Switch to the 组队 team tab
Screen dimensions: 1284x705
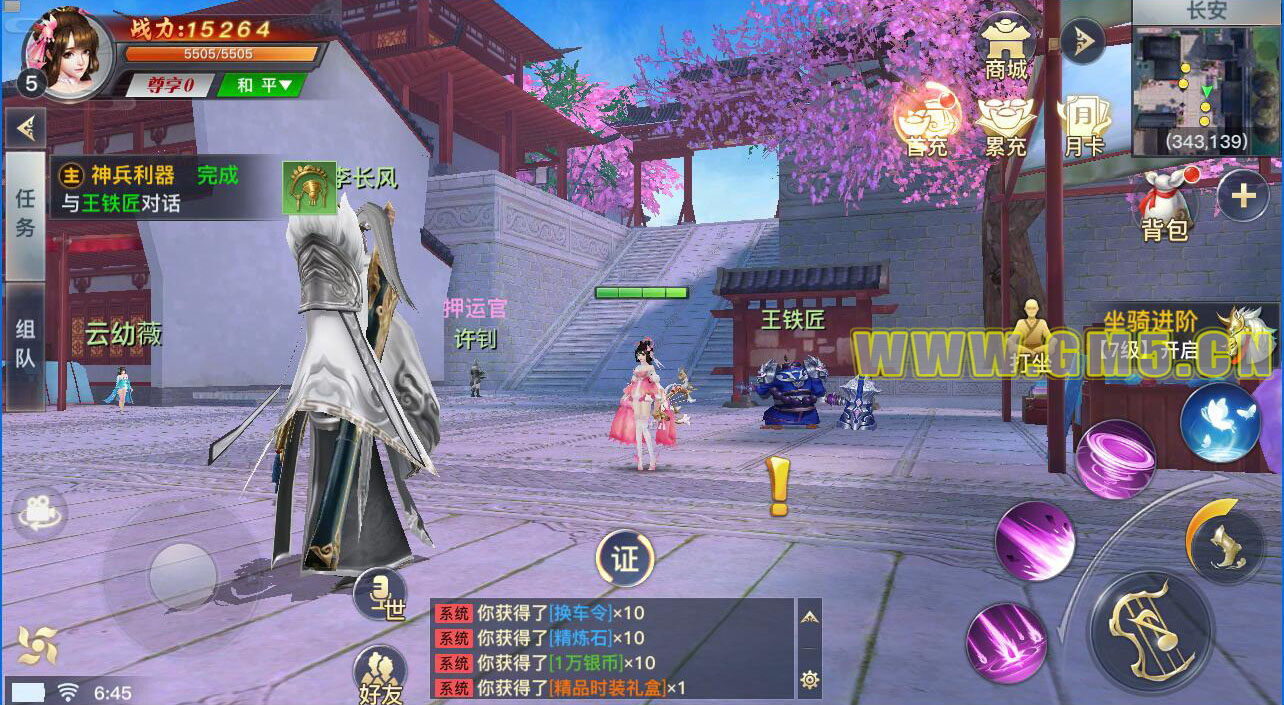[x=25, y=345]
